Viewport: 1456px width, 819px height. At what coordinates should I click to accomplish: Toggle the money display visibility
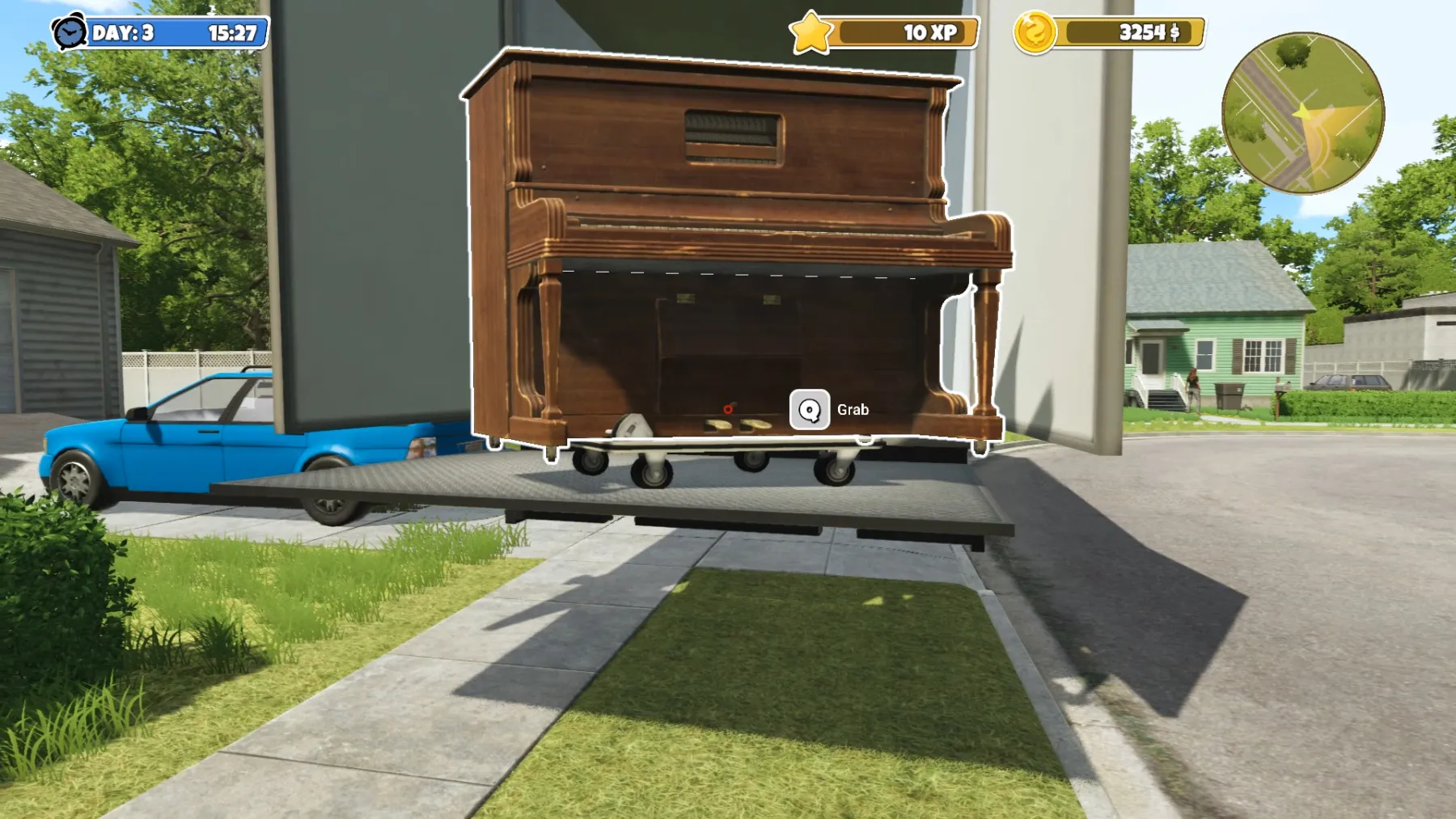click(x=1124, y=32)
